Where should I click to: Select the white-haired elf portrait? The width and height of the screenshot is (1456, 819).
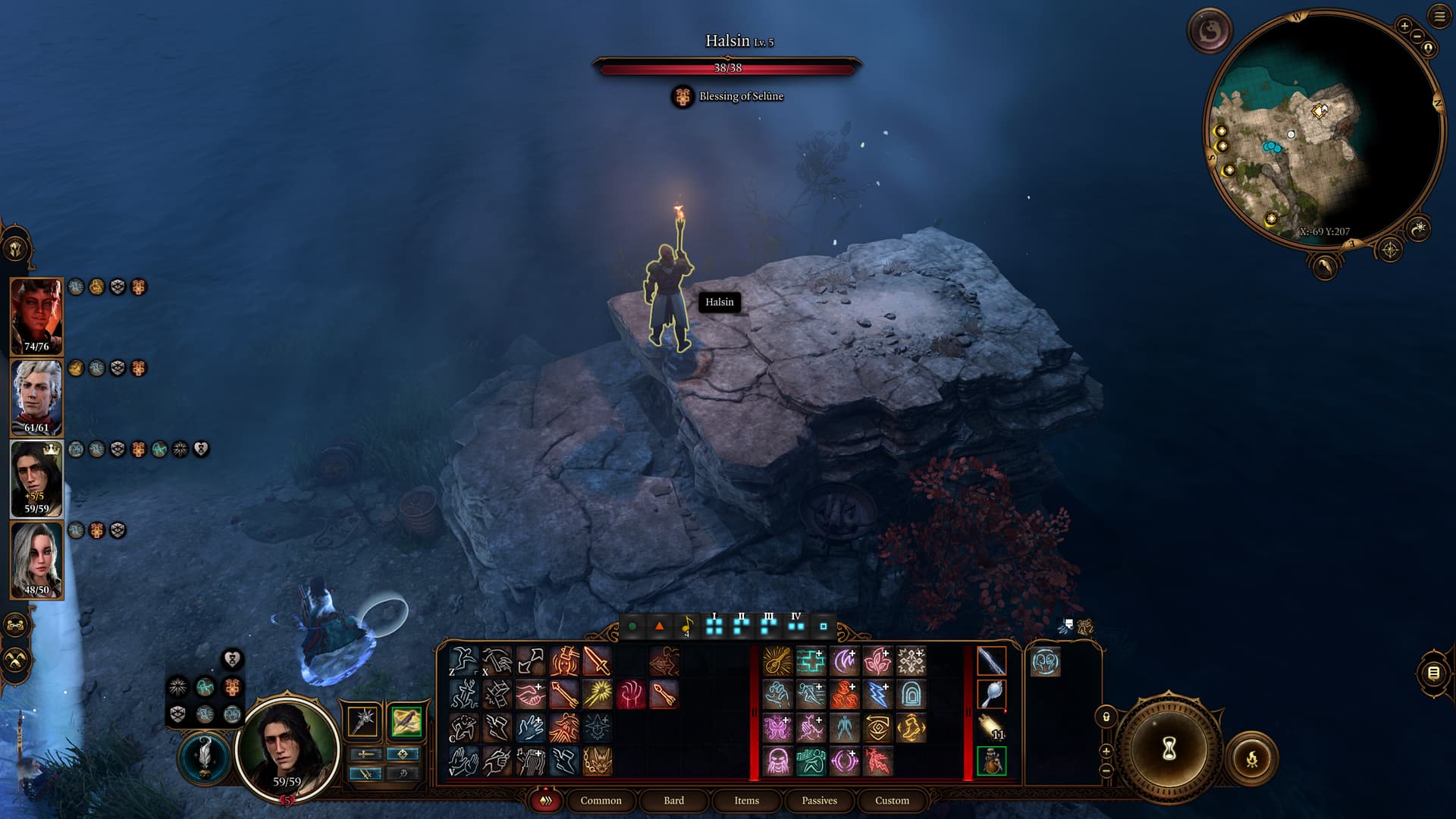pos(36,397)
